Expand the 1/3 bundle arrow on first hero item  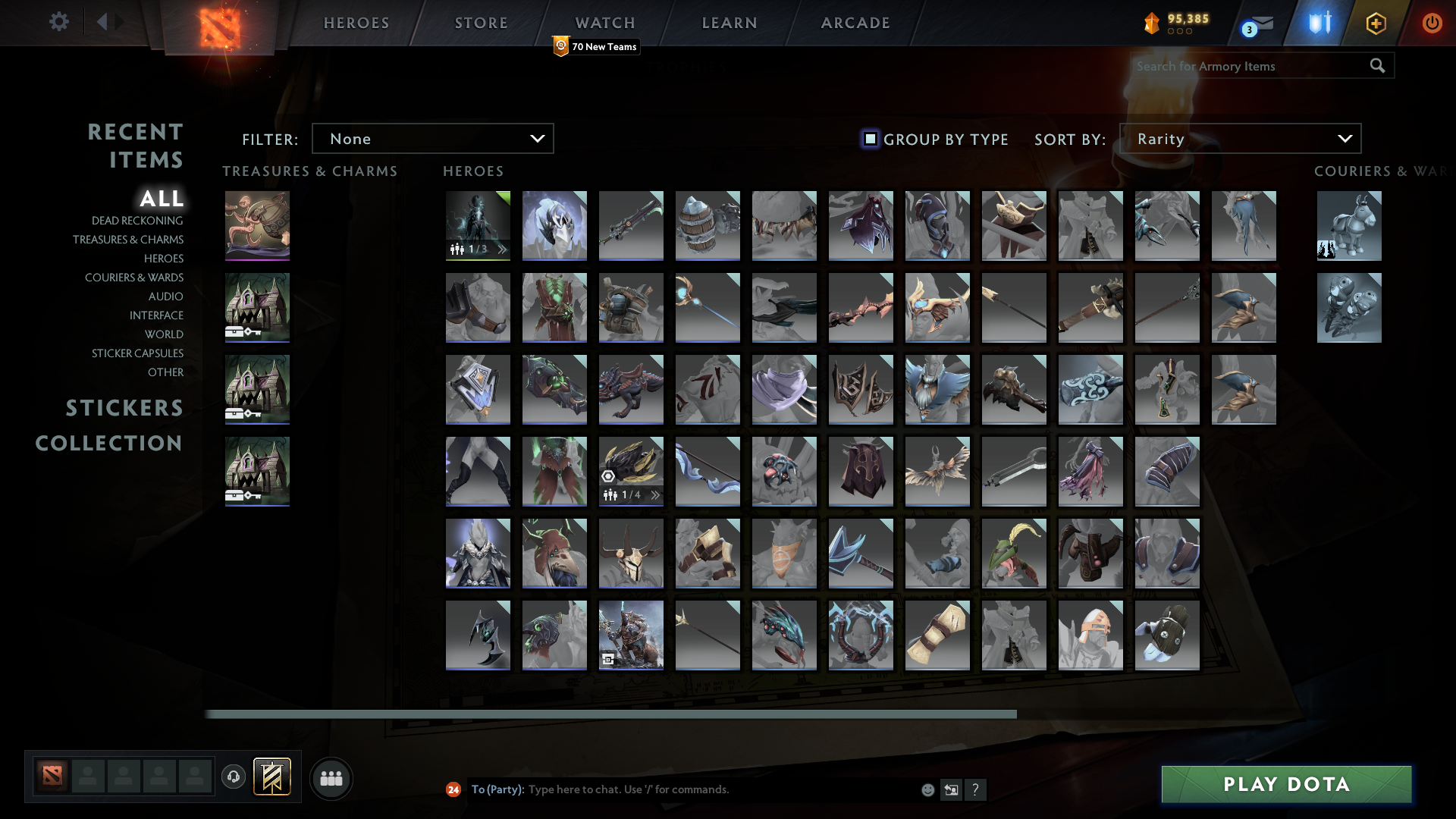click(x=500, y=248)
